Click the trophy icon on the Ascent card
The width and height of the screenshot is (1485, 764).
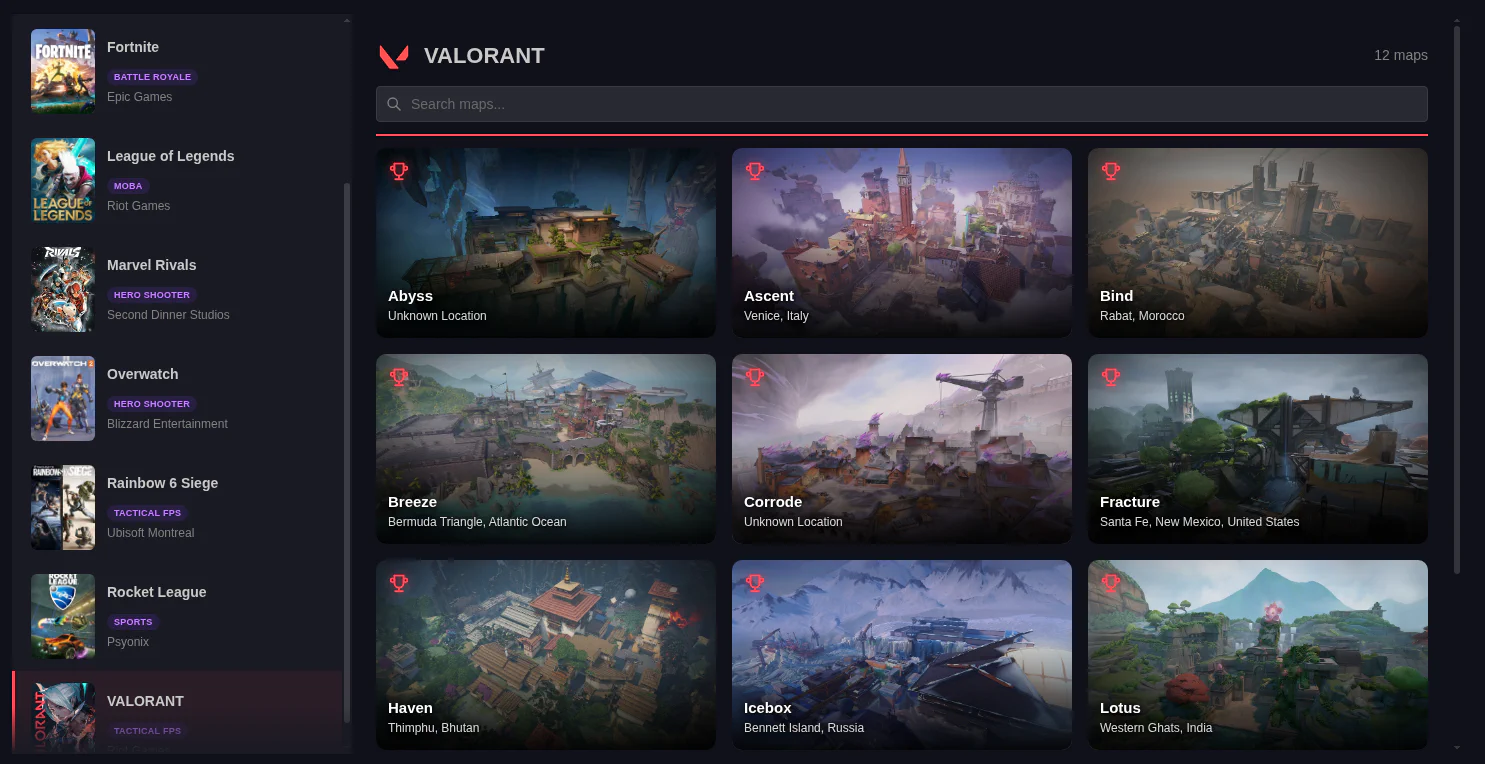(755, 171)
